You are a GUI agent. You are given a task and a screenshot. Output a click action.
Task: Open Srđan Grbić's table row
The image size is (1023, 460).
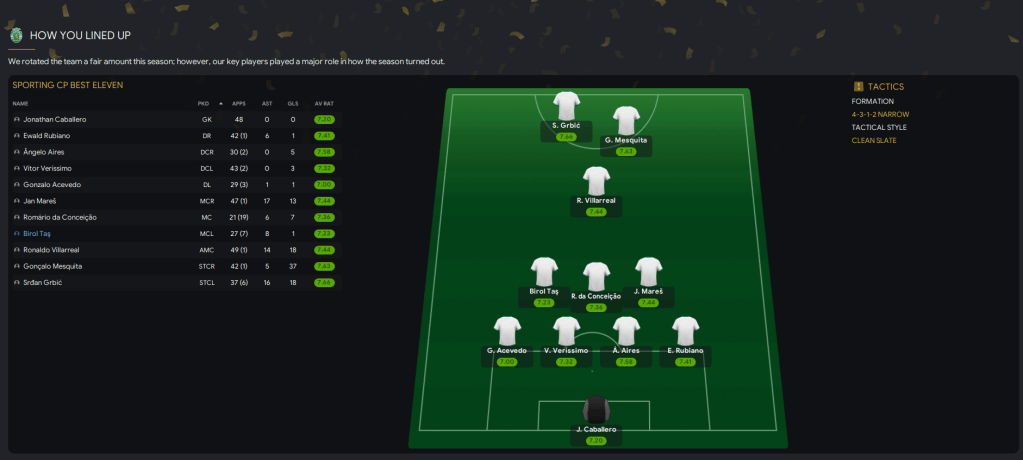pyautogui.click(x=43, y=283)
